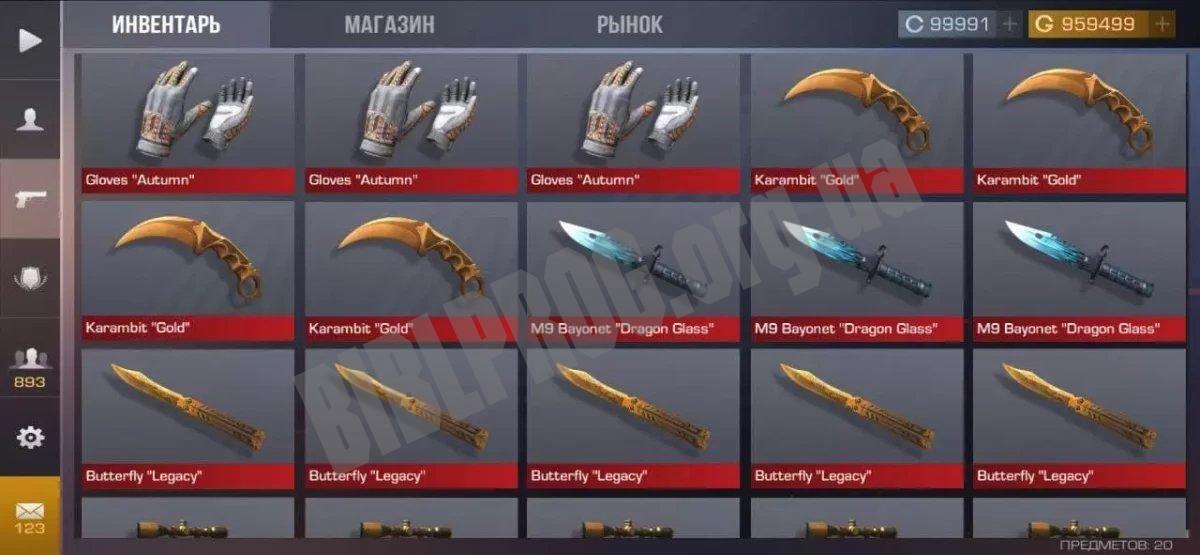Image resolution: width=1200 pixels, height=555 pixels.
Task: Open the mail envelope with 123
Action: click(x=30, y=515)
